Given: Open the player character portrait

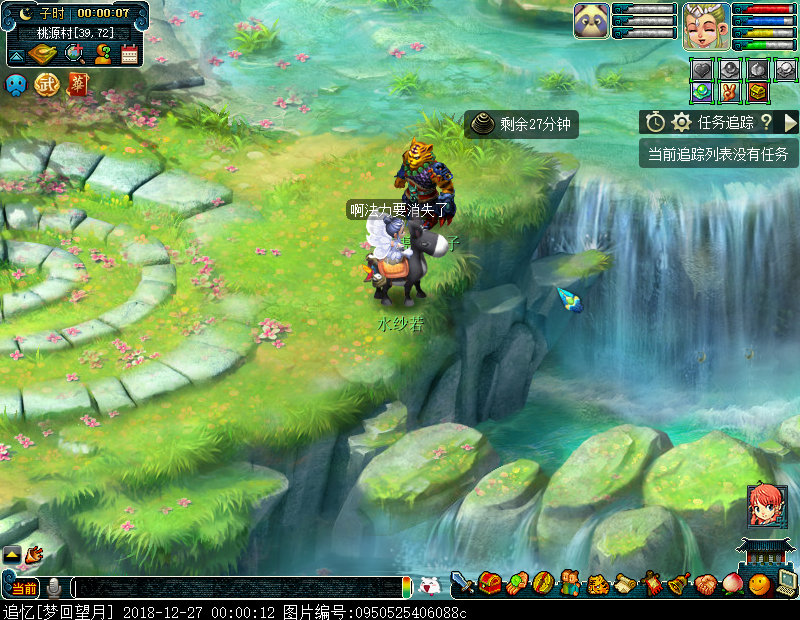Looking at the screenshot, I should tap(705, 25).
